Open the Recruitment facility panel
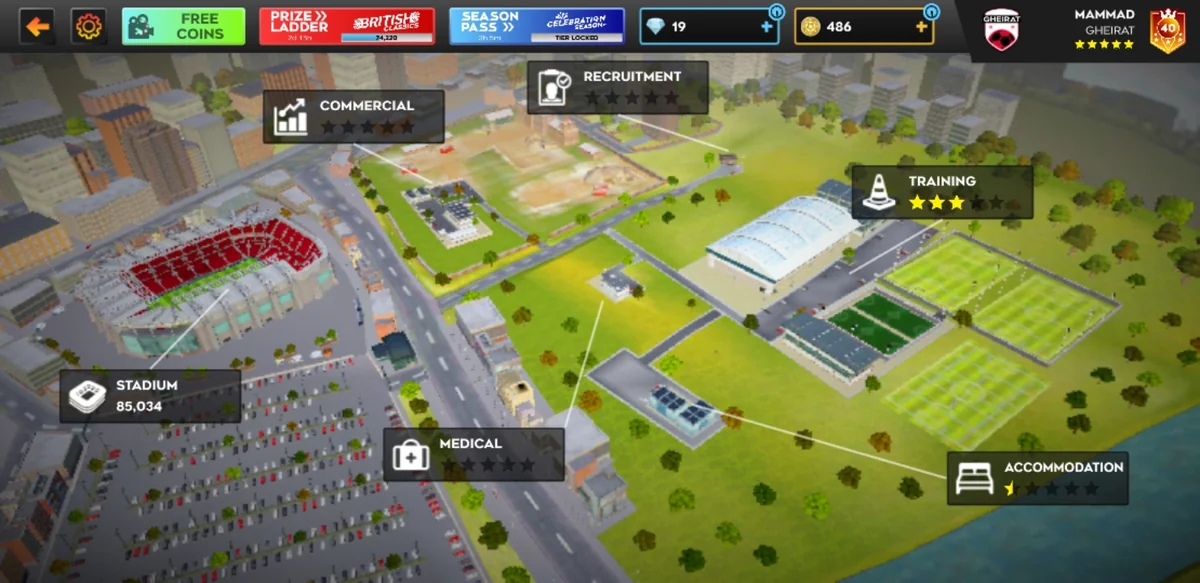This screenshot has width=1200, height=583. [x=618, y=87]
